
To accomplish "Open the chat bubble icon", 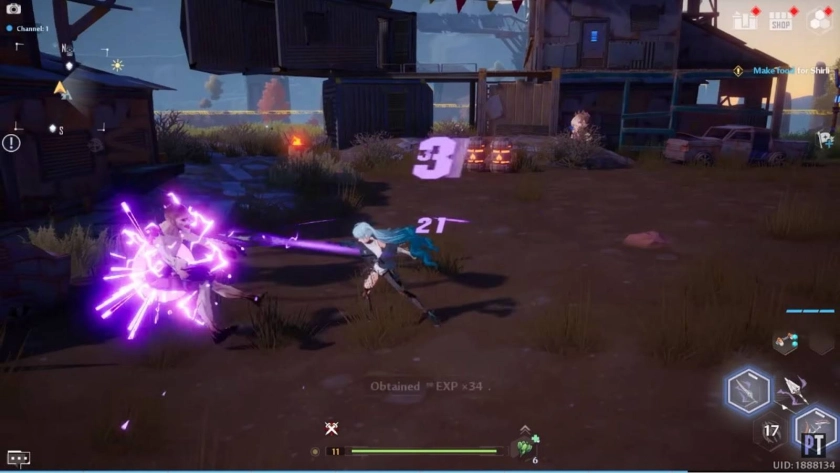I will [18, 458].
